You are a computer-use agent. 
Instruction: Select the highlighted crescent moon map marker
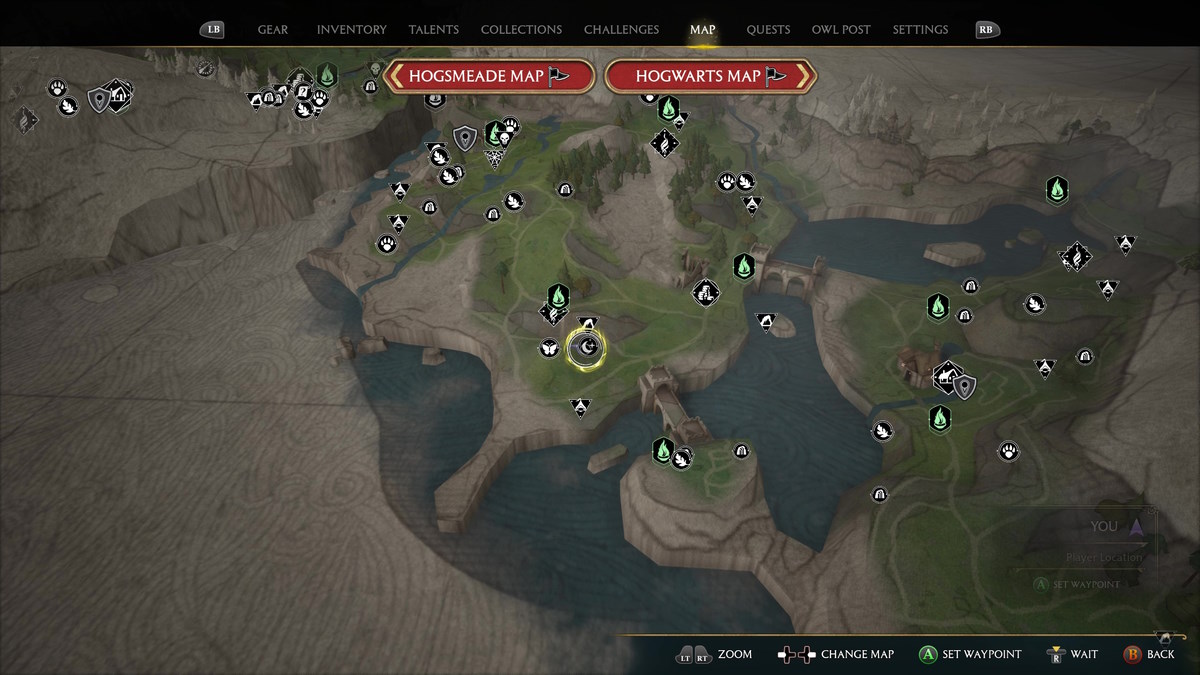click(587, 348)
